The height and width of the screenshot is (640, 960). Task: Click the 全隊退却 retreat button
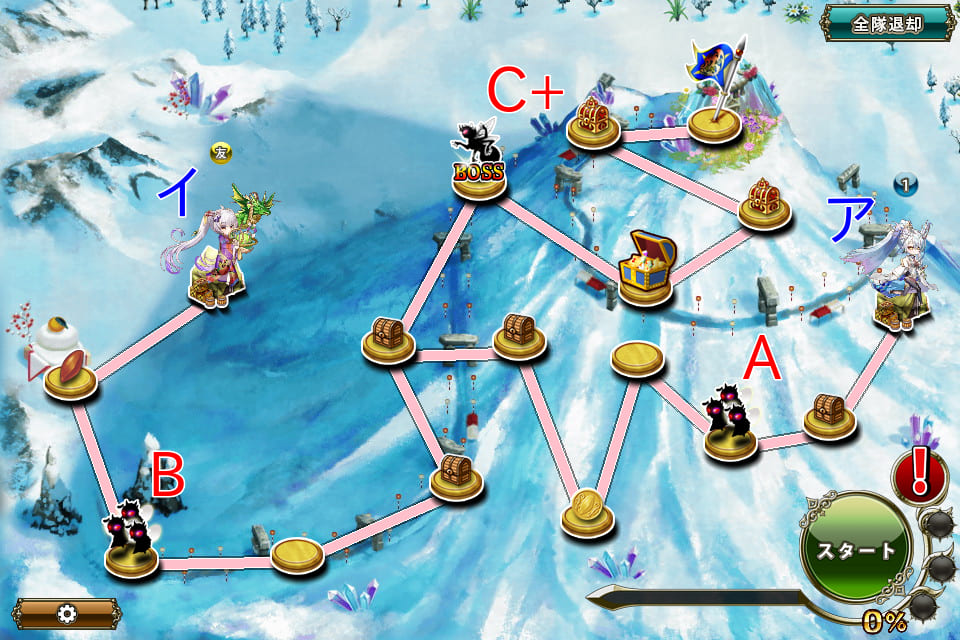pyautogui.click(x=886, y=24)
